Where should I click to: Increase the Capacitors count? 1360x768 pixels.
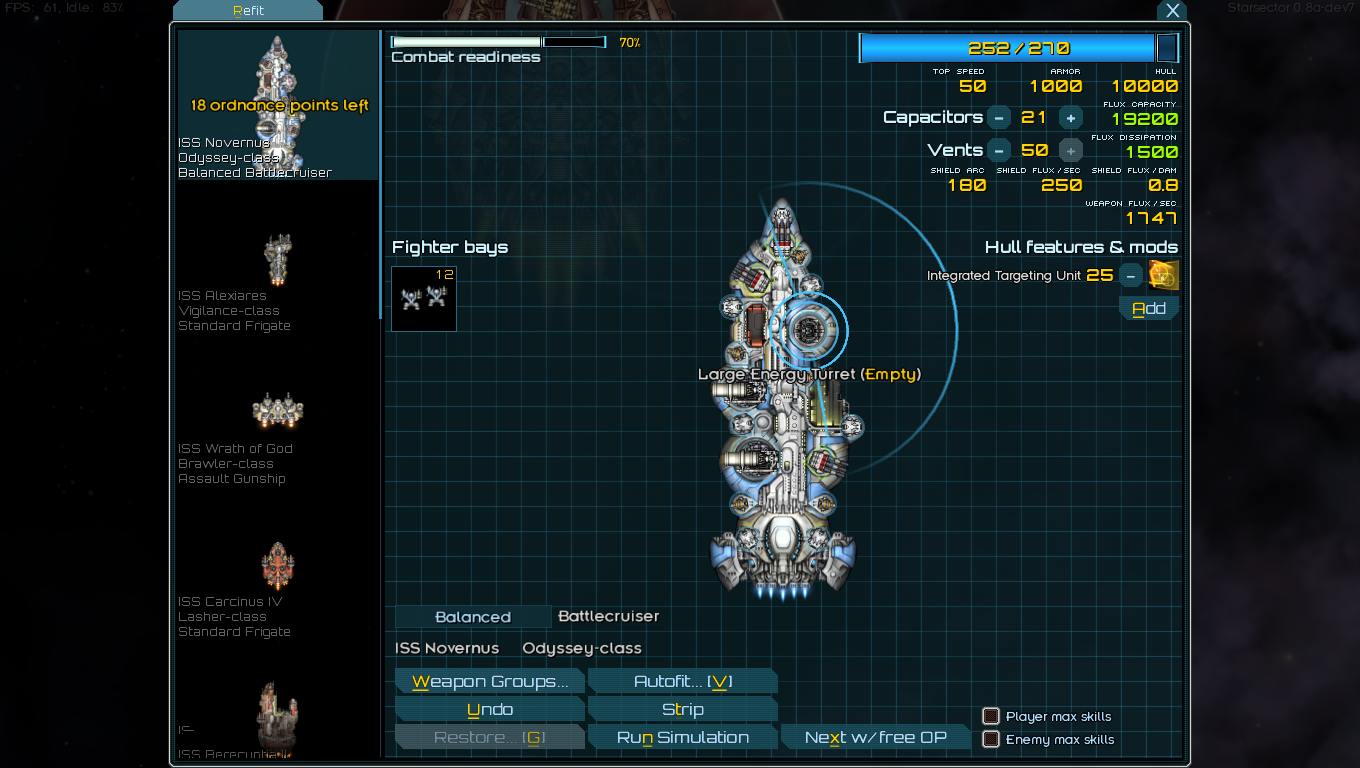click(1070, 118)
